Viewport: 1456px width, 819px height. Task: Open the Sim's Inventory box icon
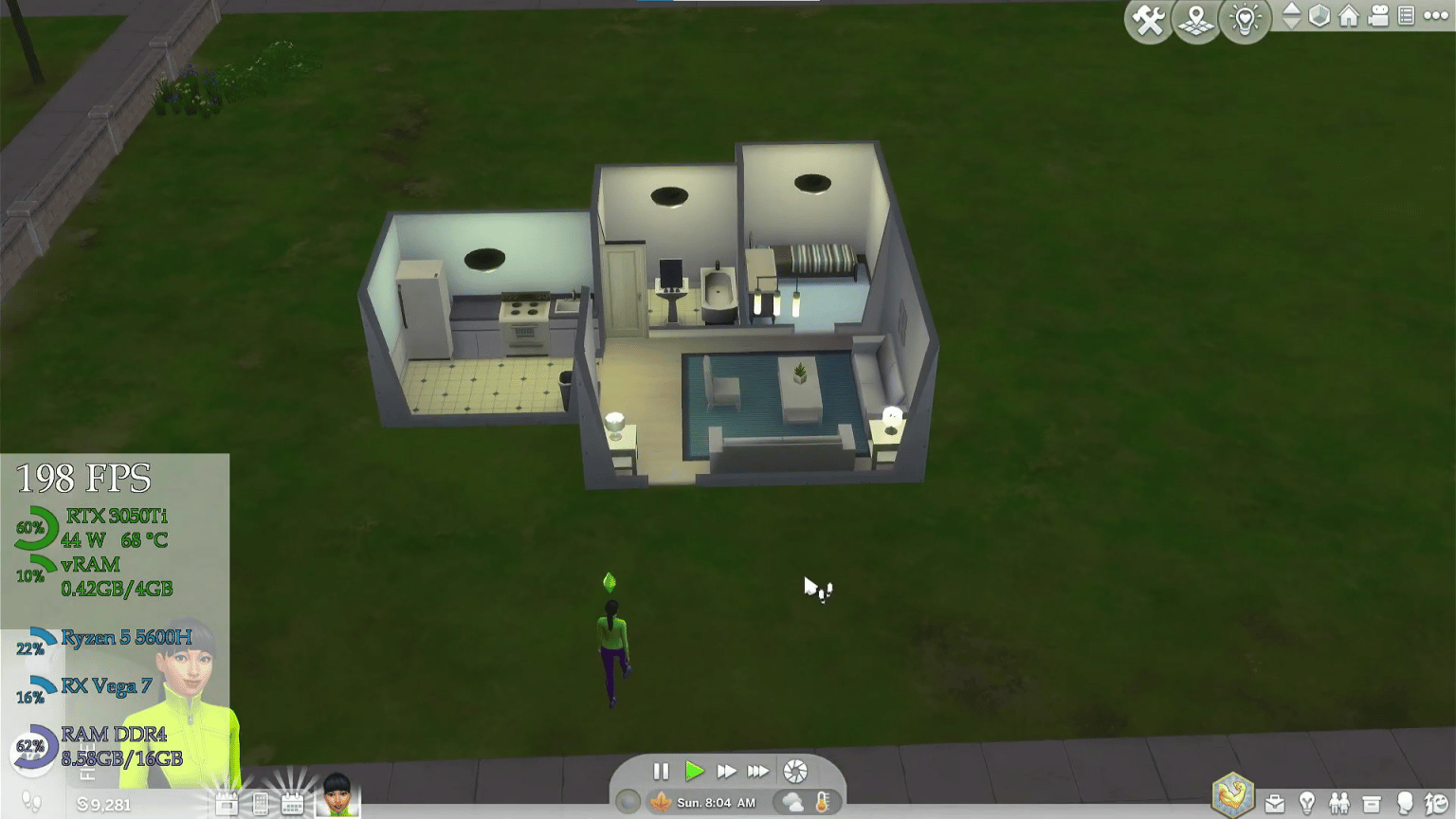[1372, 804]
